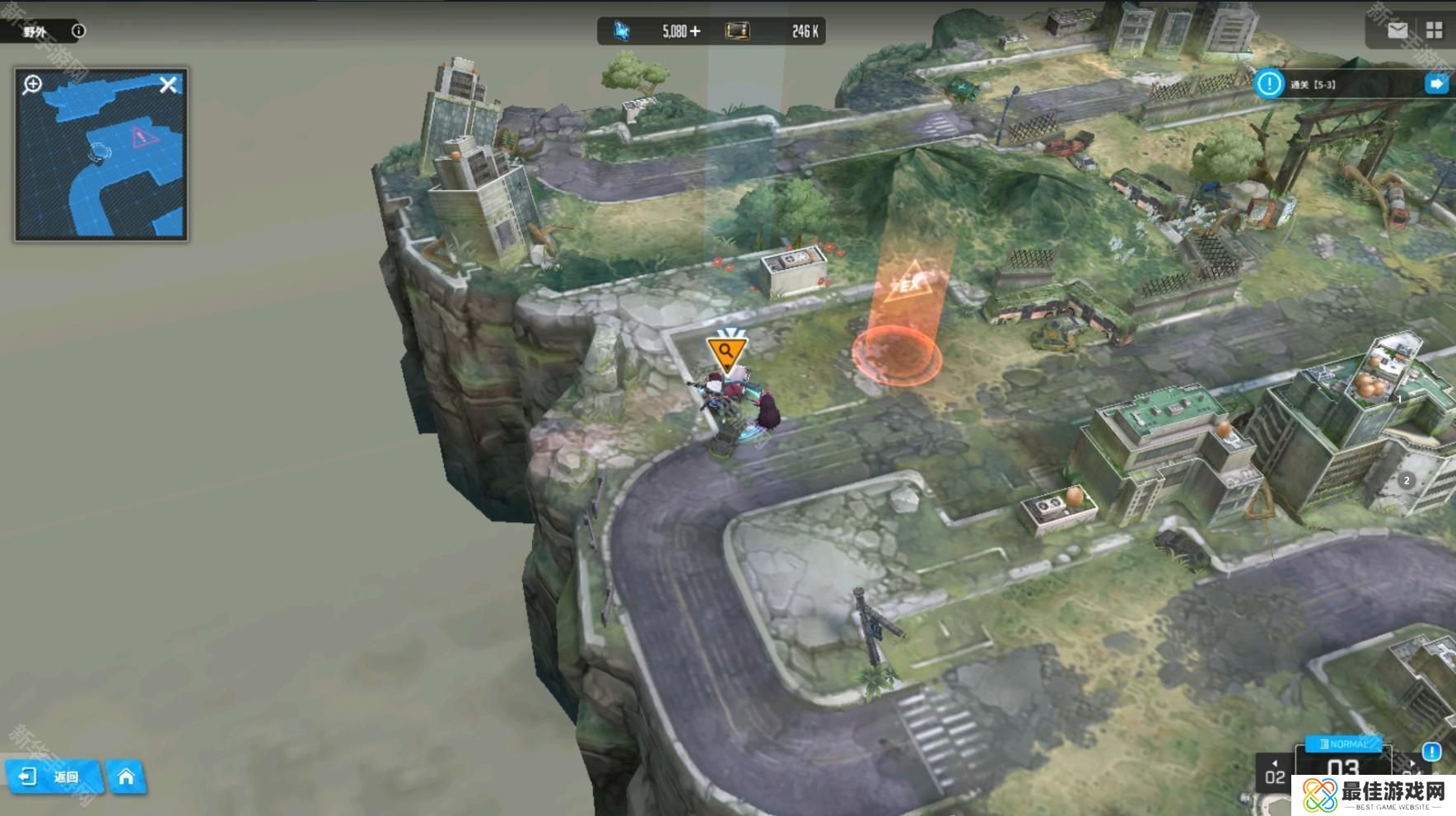
Task: Select chapter 03 in the chapter selector
Action: click(1342, 770)
